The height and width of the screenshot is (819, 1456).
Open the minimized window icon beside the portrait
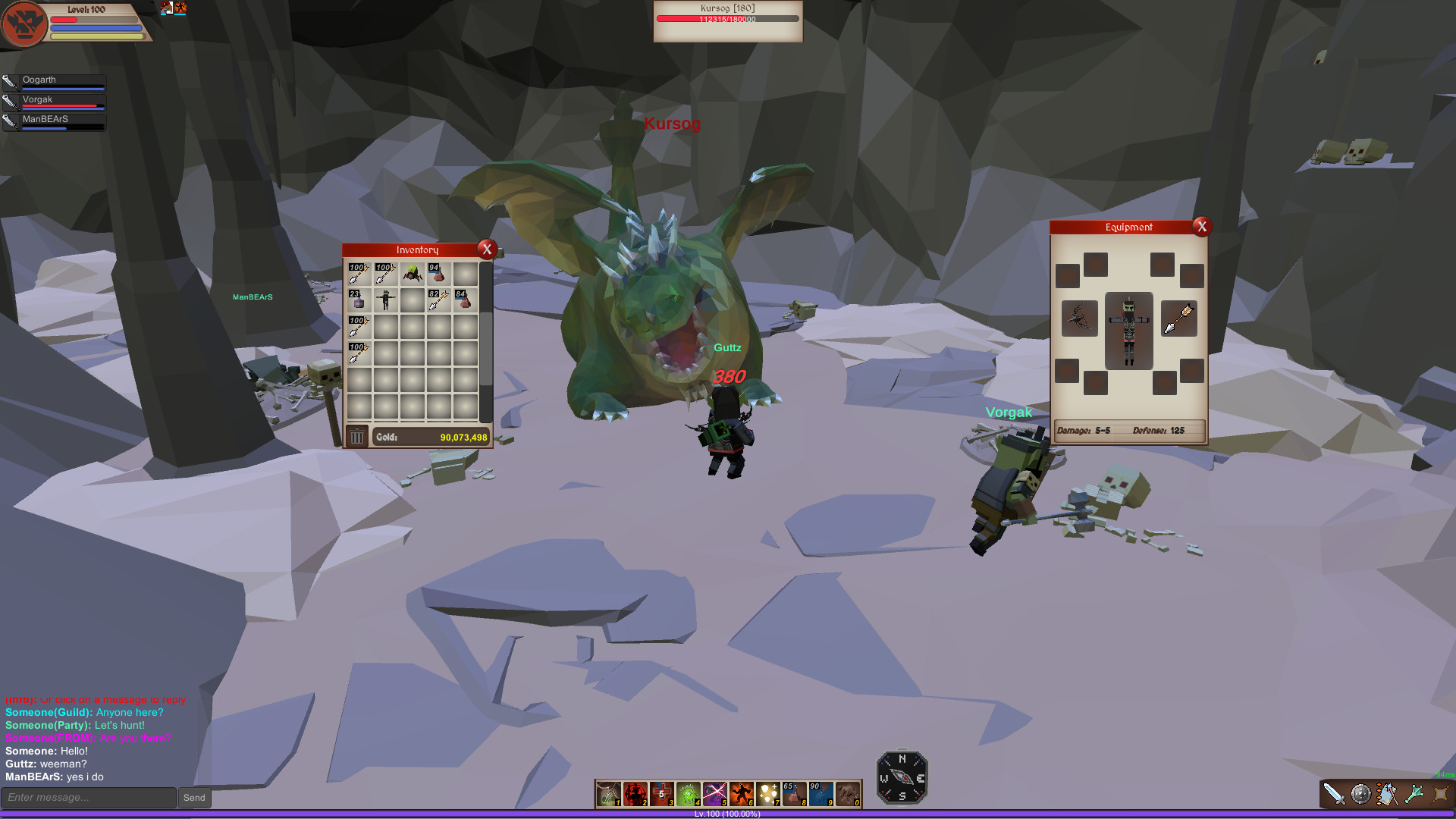166,8
